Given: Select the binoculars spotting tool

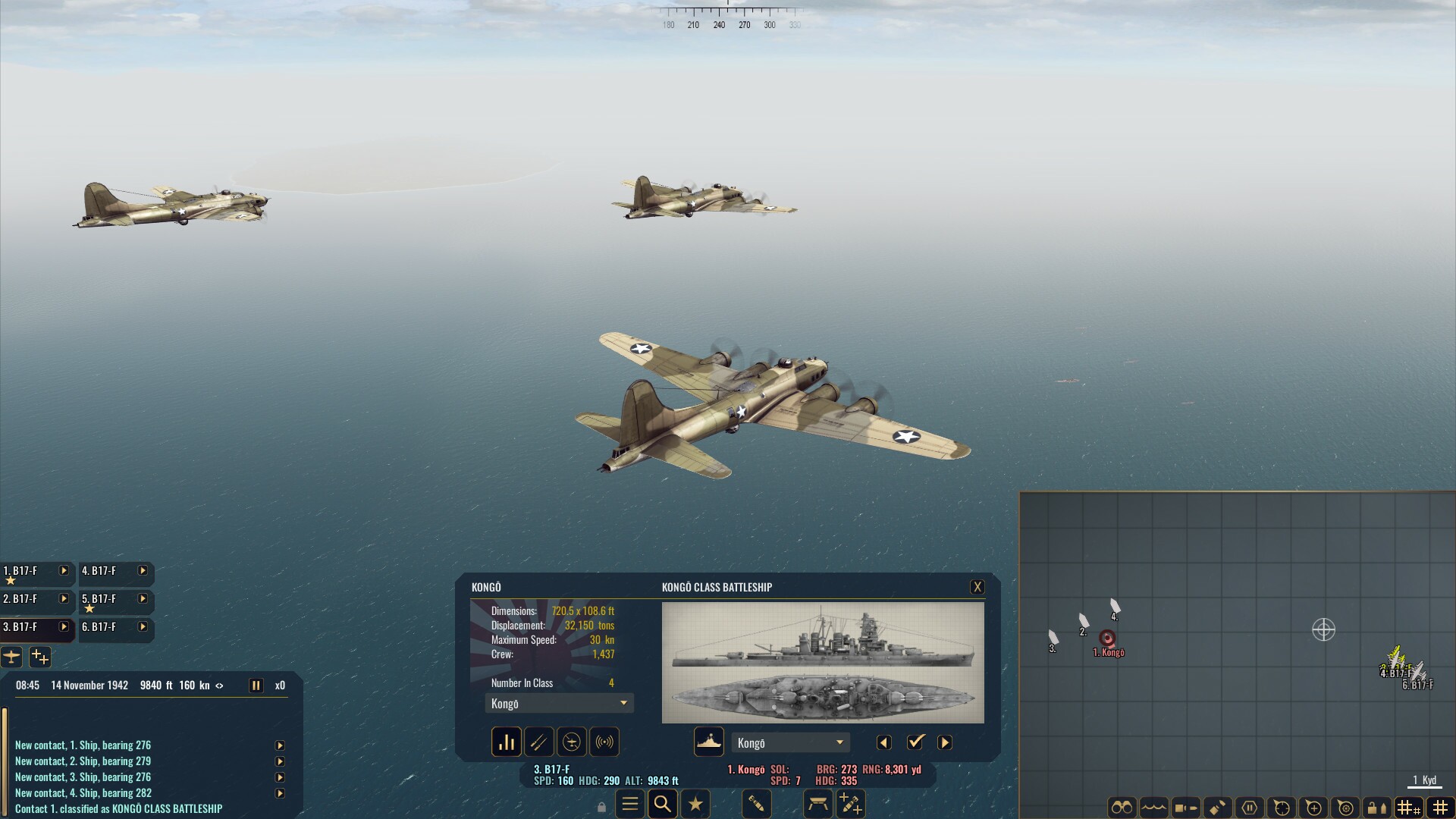Looking at the screenshot, I should click(1124, 805).
